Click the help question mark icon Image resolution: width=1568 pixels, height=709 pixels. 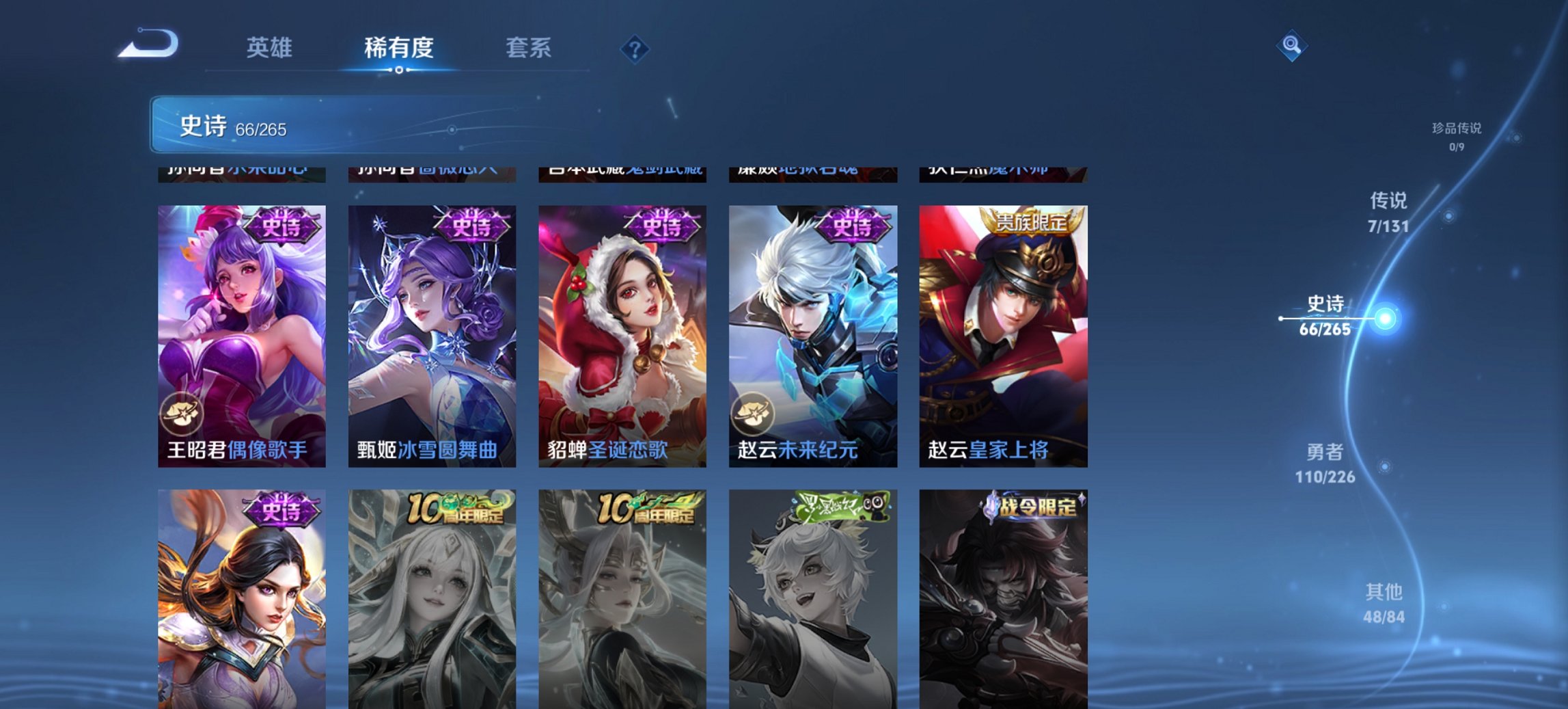pos(635,49)
